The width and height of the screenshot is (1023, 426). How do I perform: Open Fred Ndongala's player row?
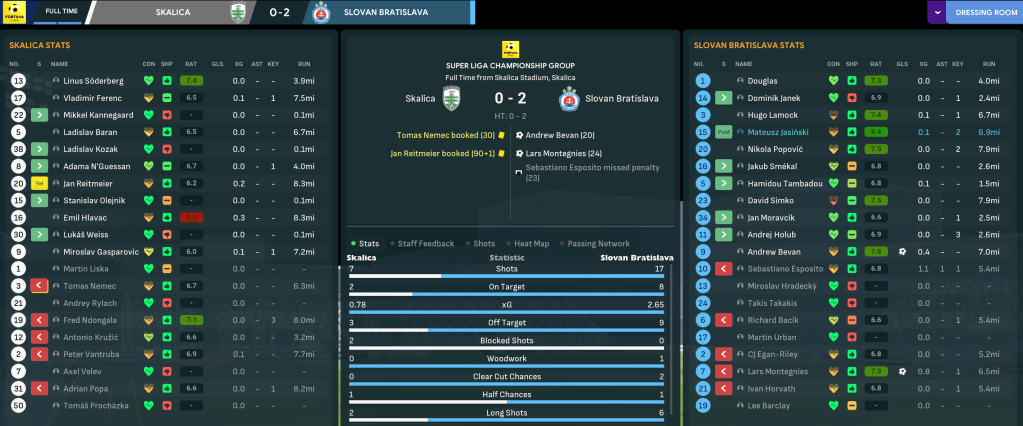pos(92,320)
